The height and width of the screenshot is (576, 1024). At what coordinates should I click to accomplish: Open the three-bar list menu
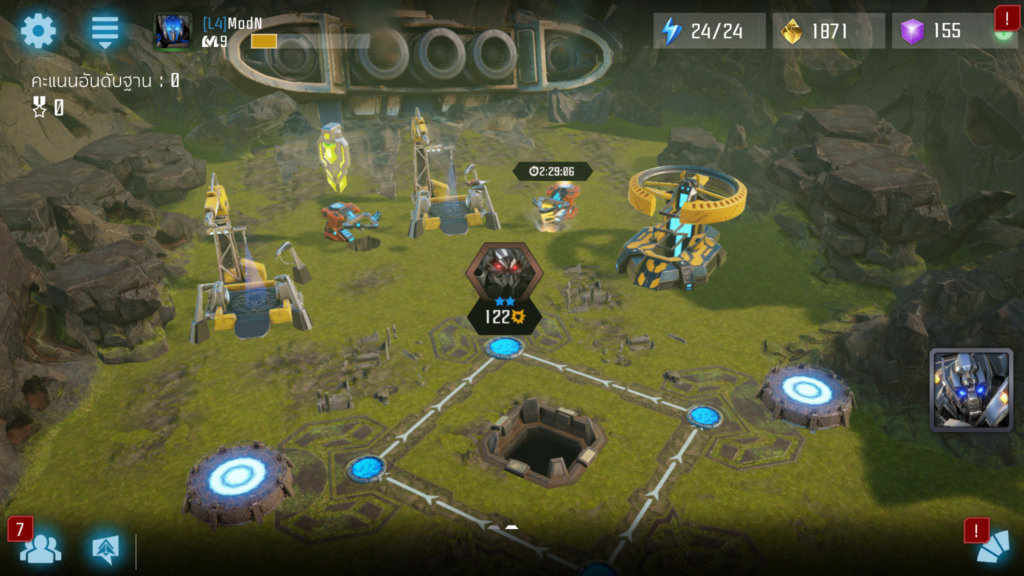click(x=105, y=31)
